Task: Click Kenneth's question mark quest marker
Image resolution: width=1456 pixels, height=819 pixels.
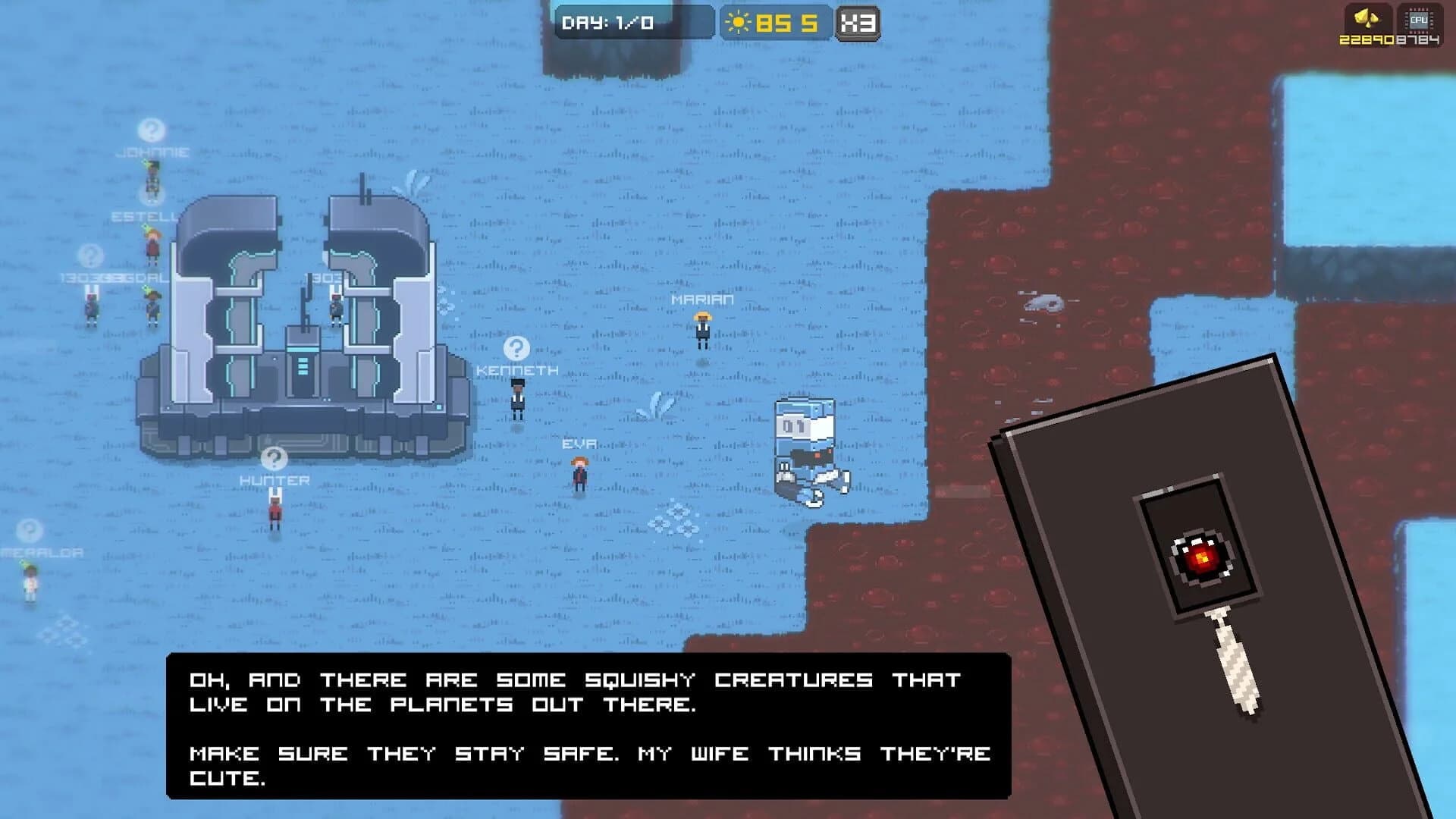Action: 516,349
